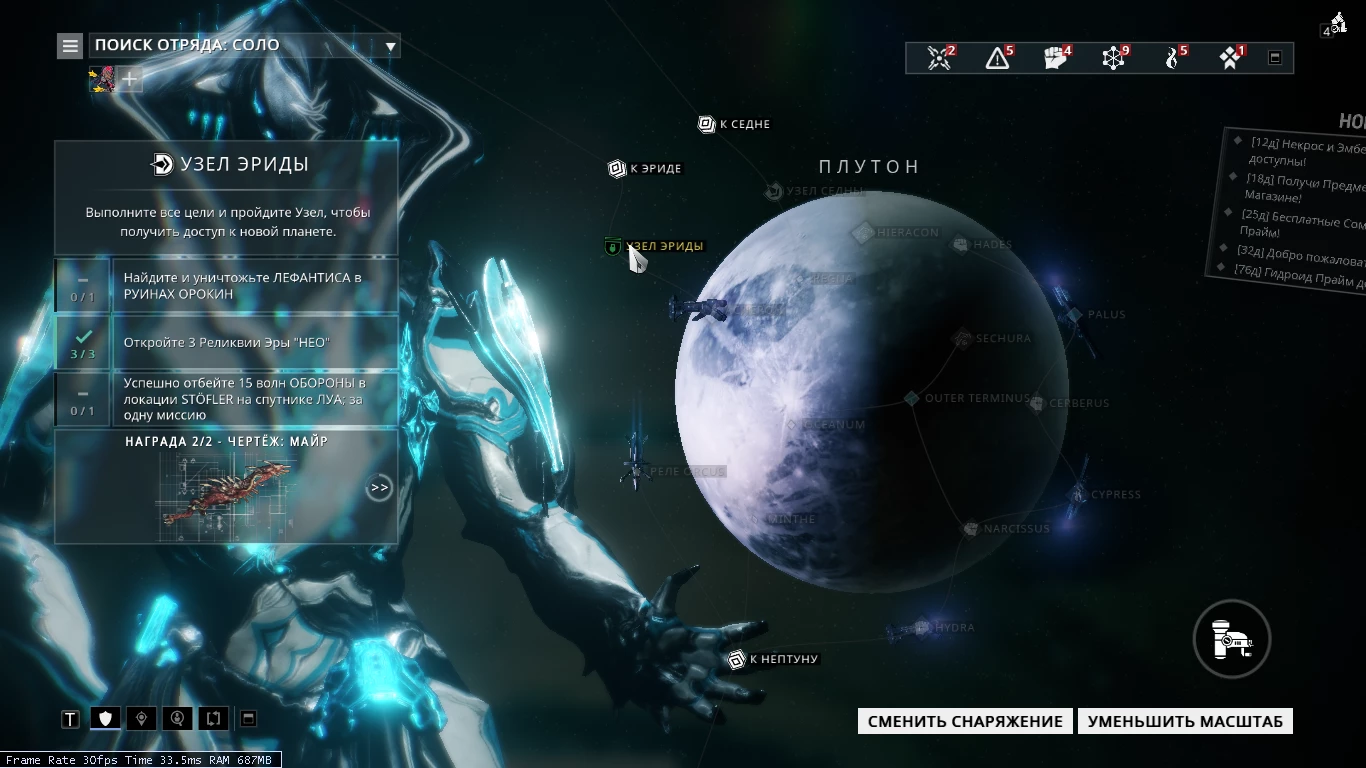Select the location pin tab

coord(141,718)
